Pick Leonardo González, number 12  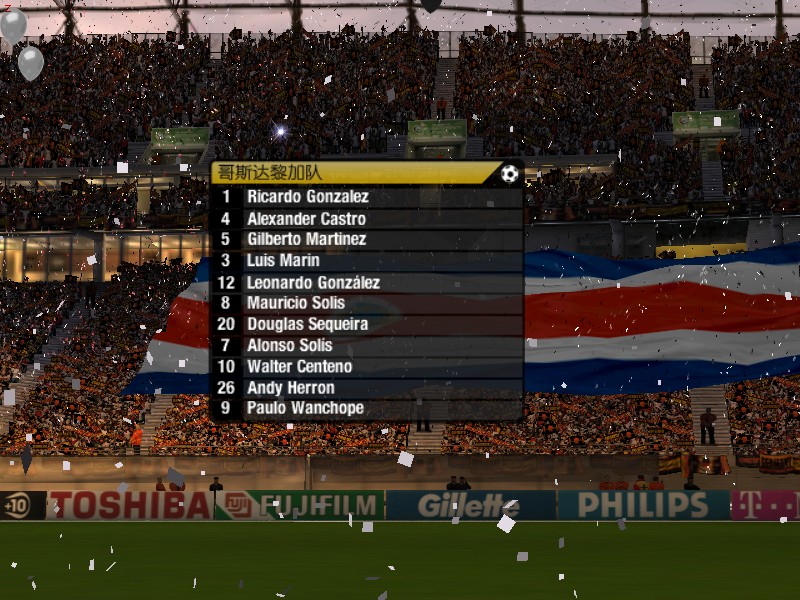pos(313,283)
